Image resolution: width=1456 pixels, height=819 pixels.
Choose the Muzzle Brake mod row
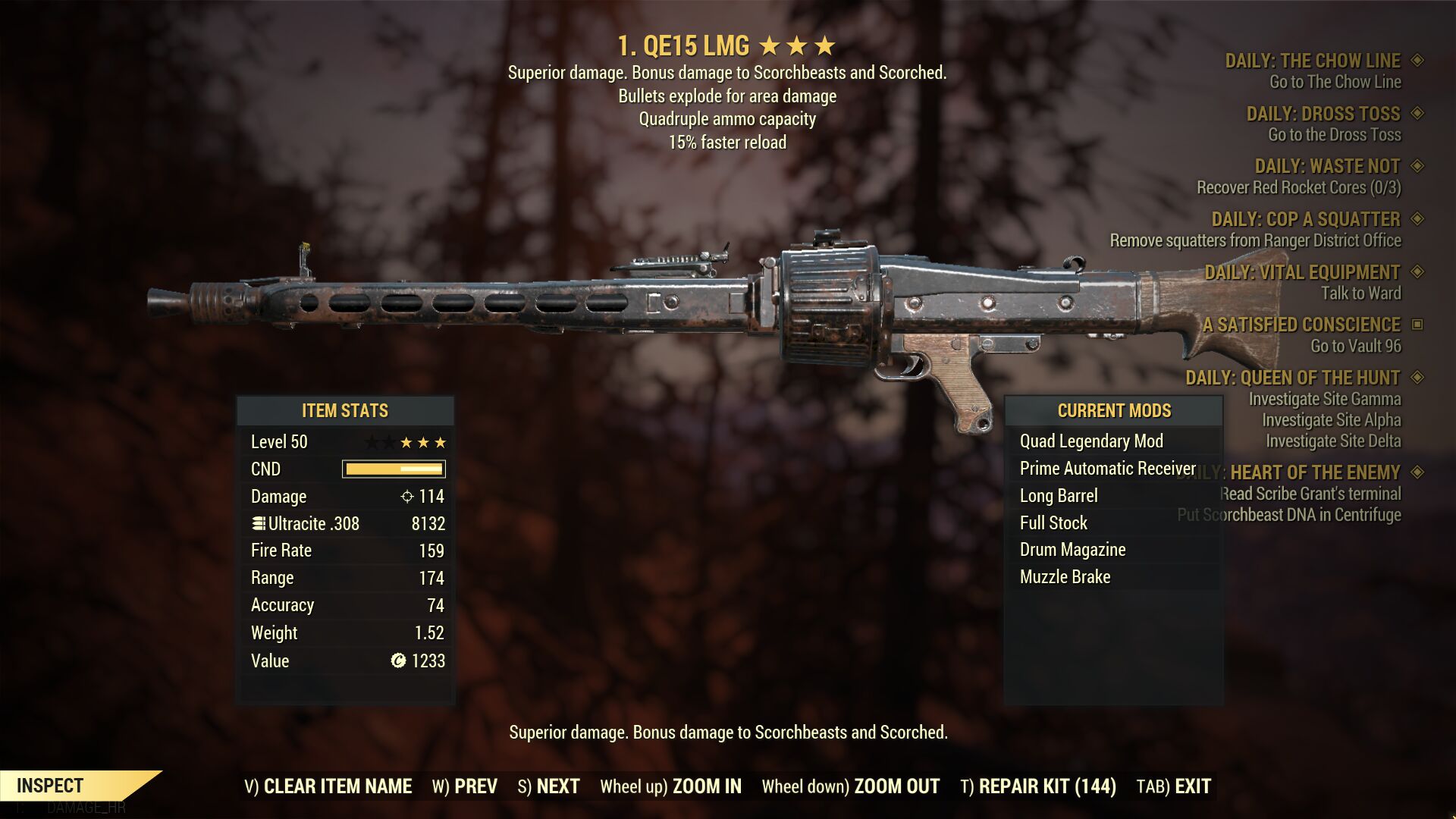click(1065, 577)
